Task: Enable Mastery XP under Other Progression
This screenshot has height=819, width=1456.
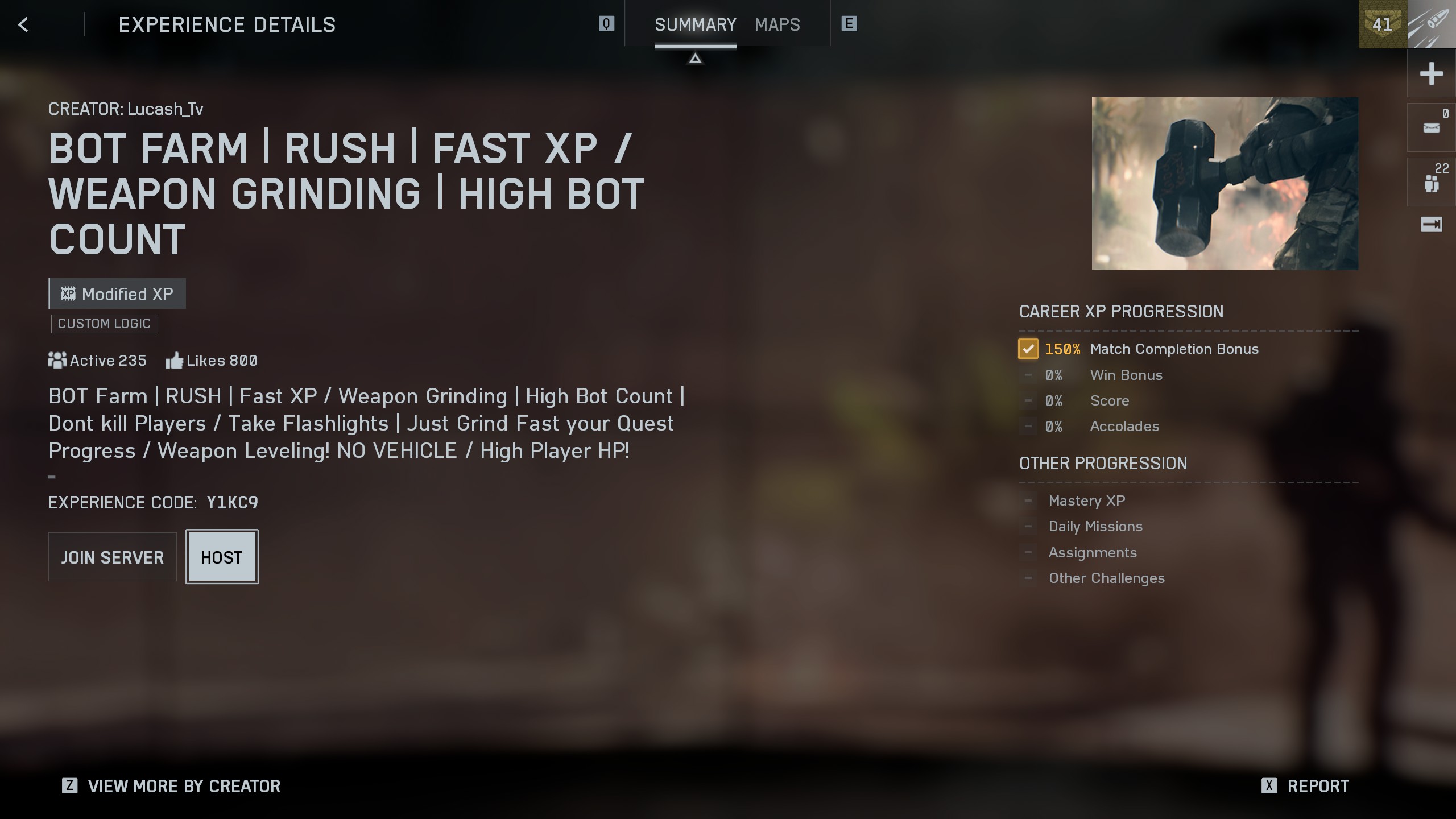Action: (x=1028, y=500)
